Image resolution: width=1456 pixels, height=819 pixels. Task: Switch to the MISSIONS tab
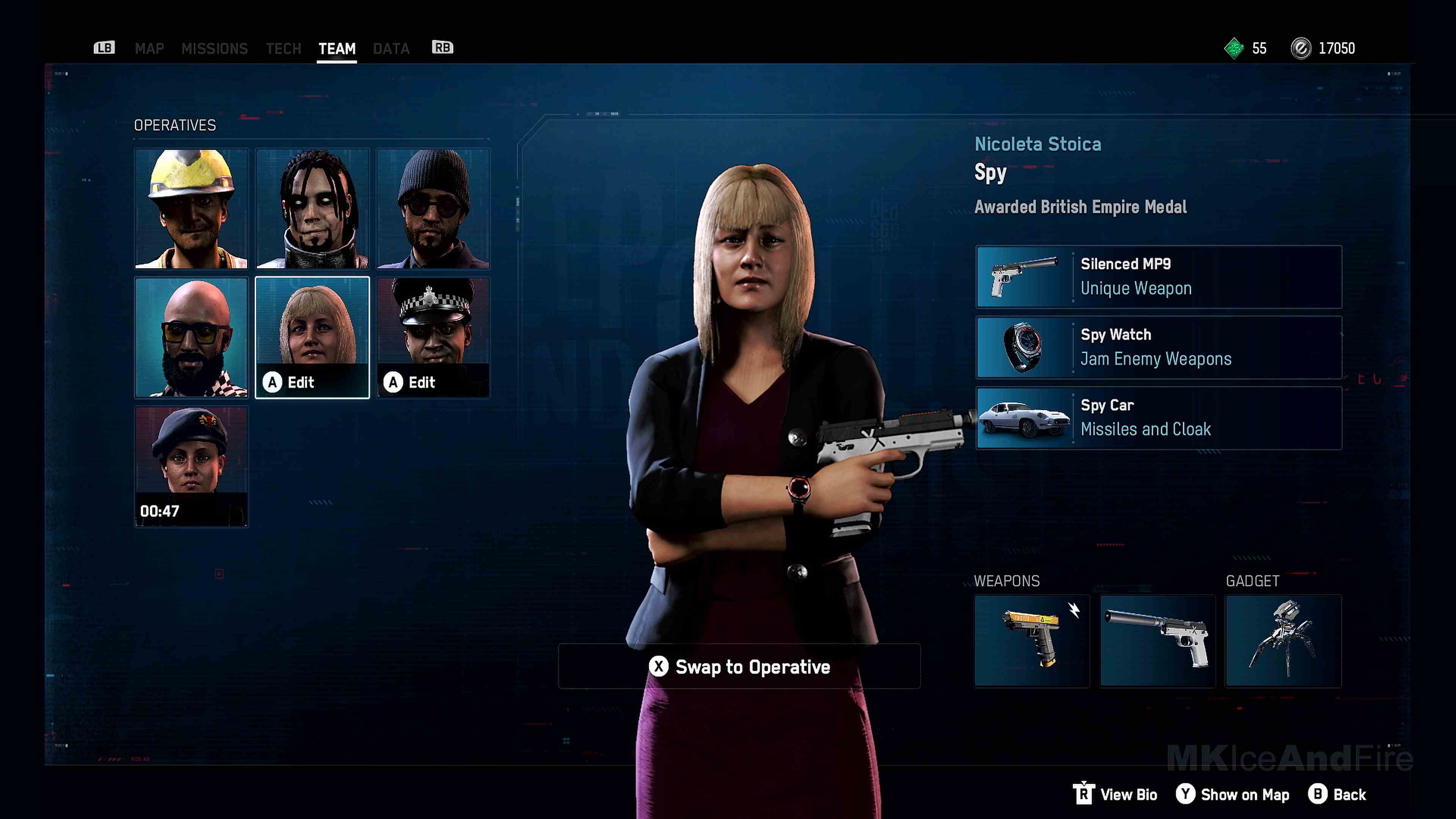[215, 49]
